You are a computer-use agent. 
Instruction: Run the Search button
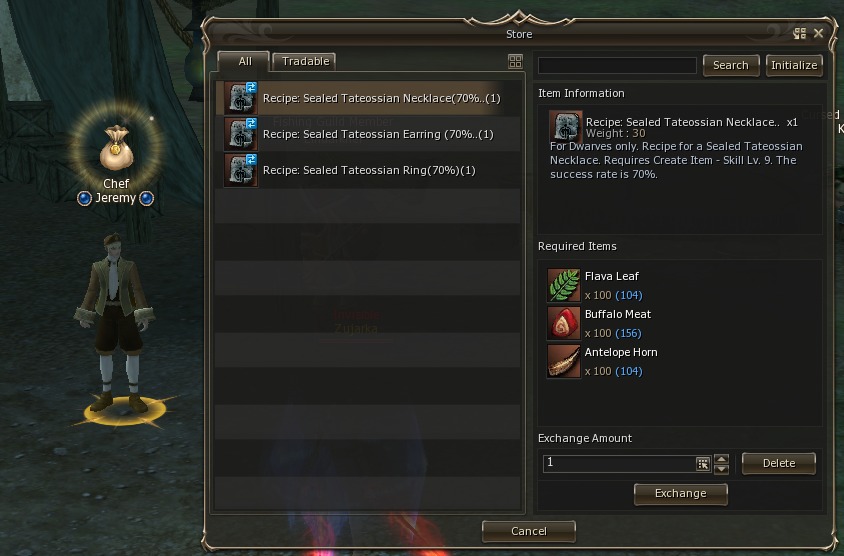pos(730,65)
